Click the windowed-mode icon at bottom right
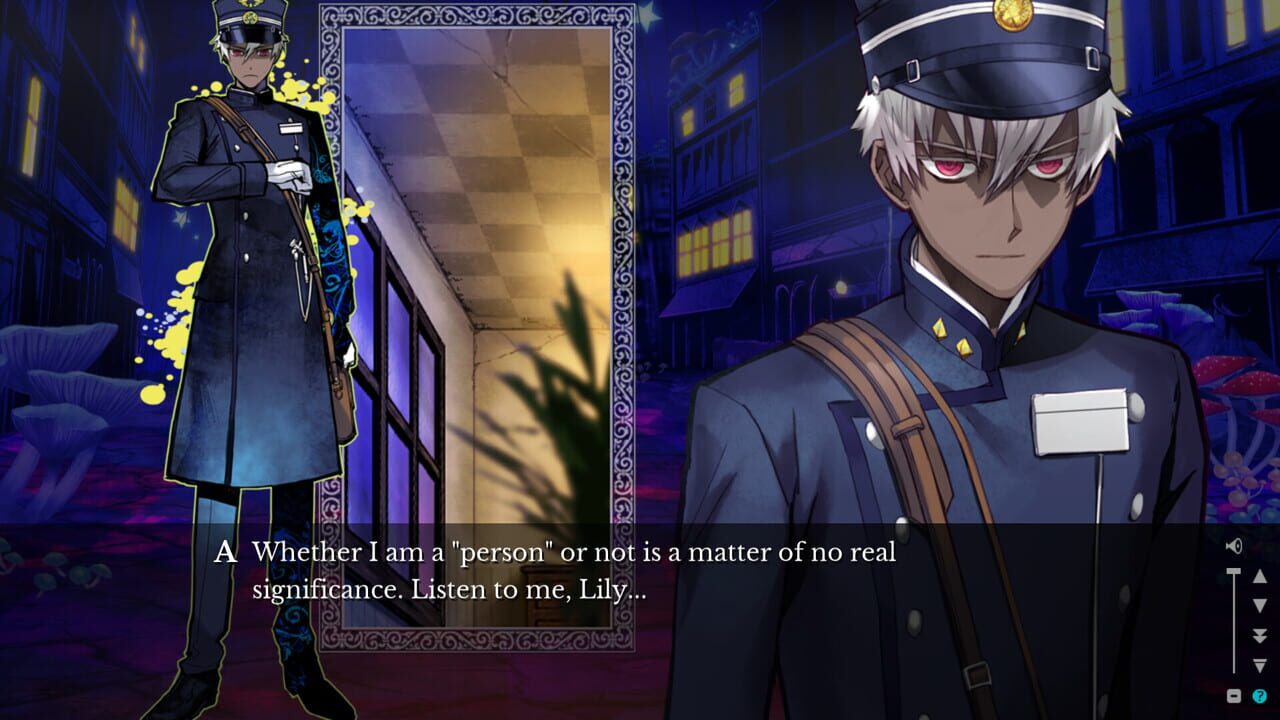This screenshot has height=720, width=1280. click(1234, 695)
